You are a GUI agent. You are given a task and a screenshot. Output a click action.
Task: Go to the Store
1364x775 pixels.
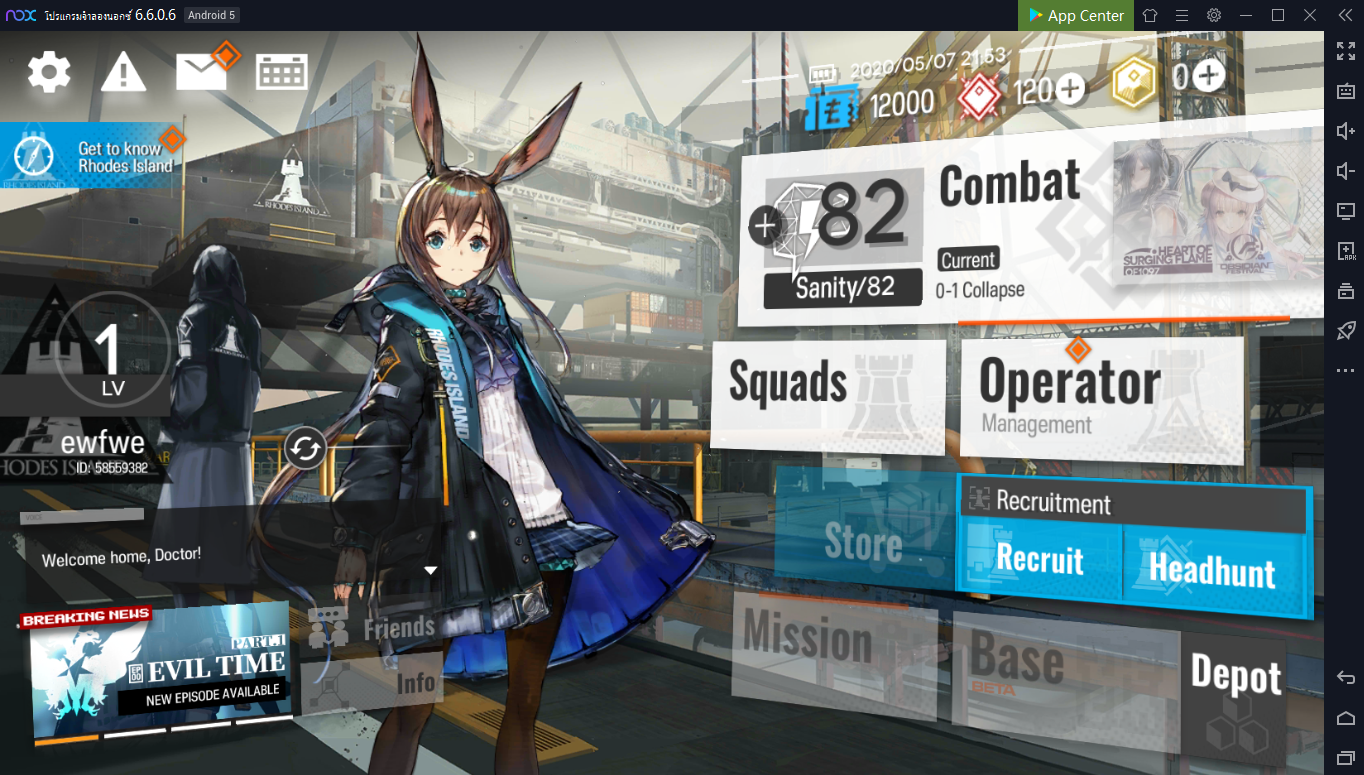[x=862, y=541]
